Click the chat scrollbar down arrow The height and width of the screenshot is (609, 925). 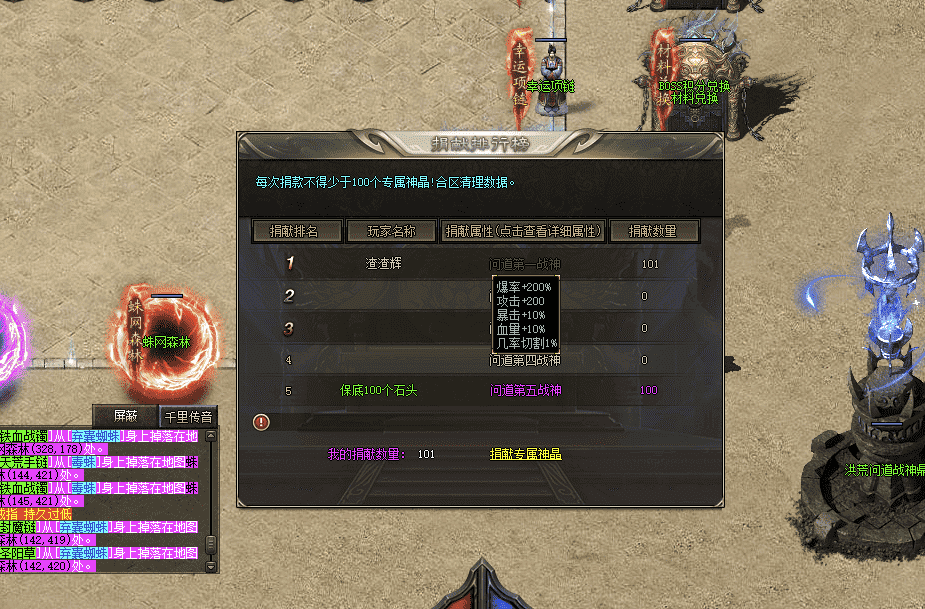[x=210, y=566]
